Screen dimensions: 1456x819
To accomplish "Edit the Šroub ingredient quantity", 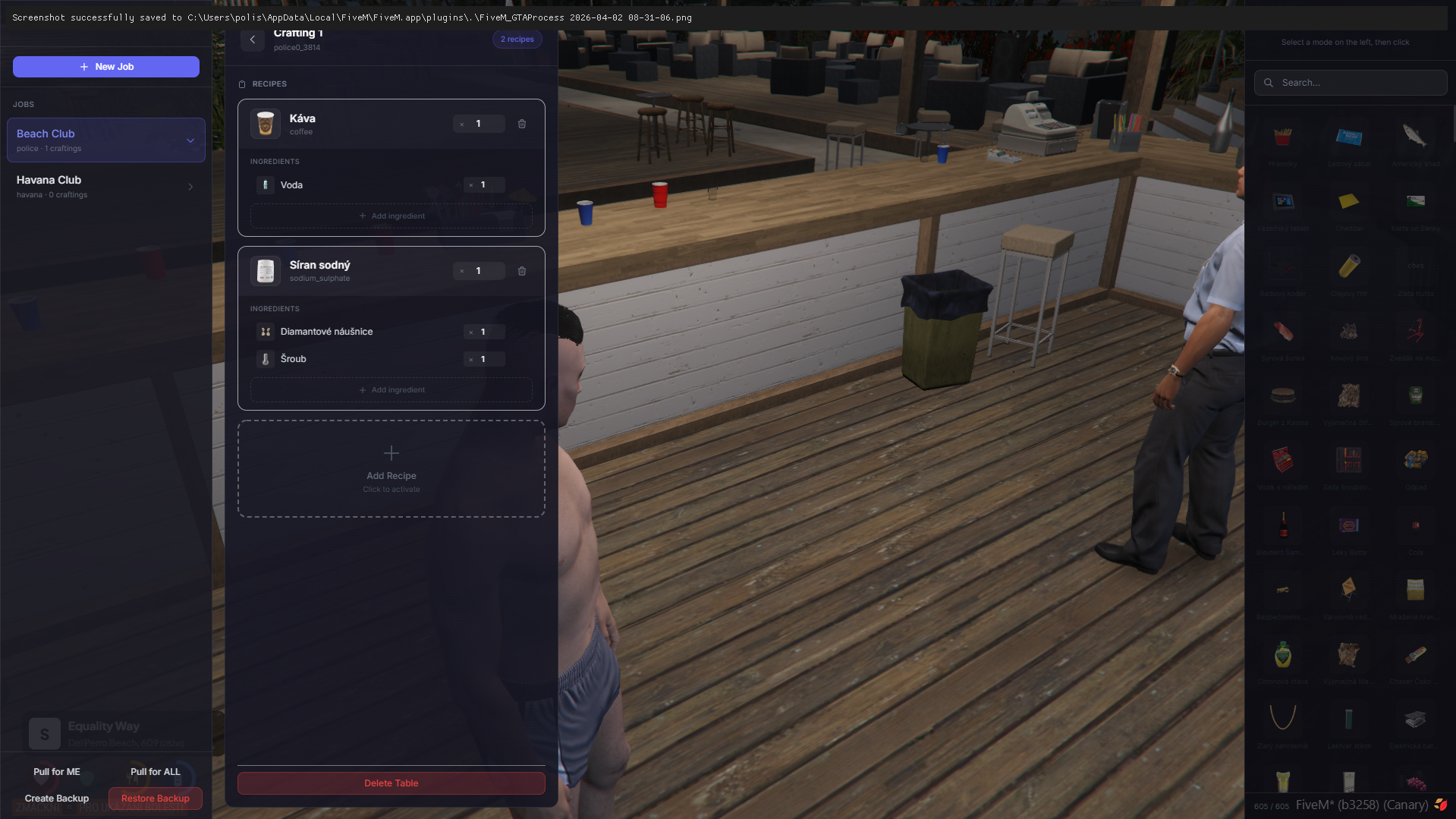I will [x=489, y=360].
